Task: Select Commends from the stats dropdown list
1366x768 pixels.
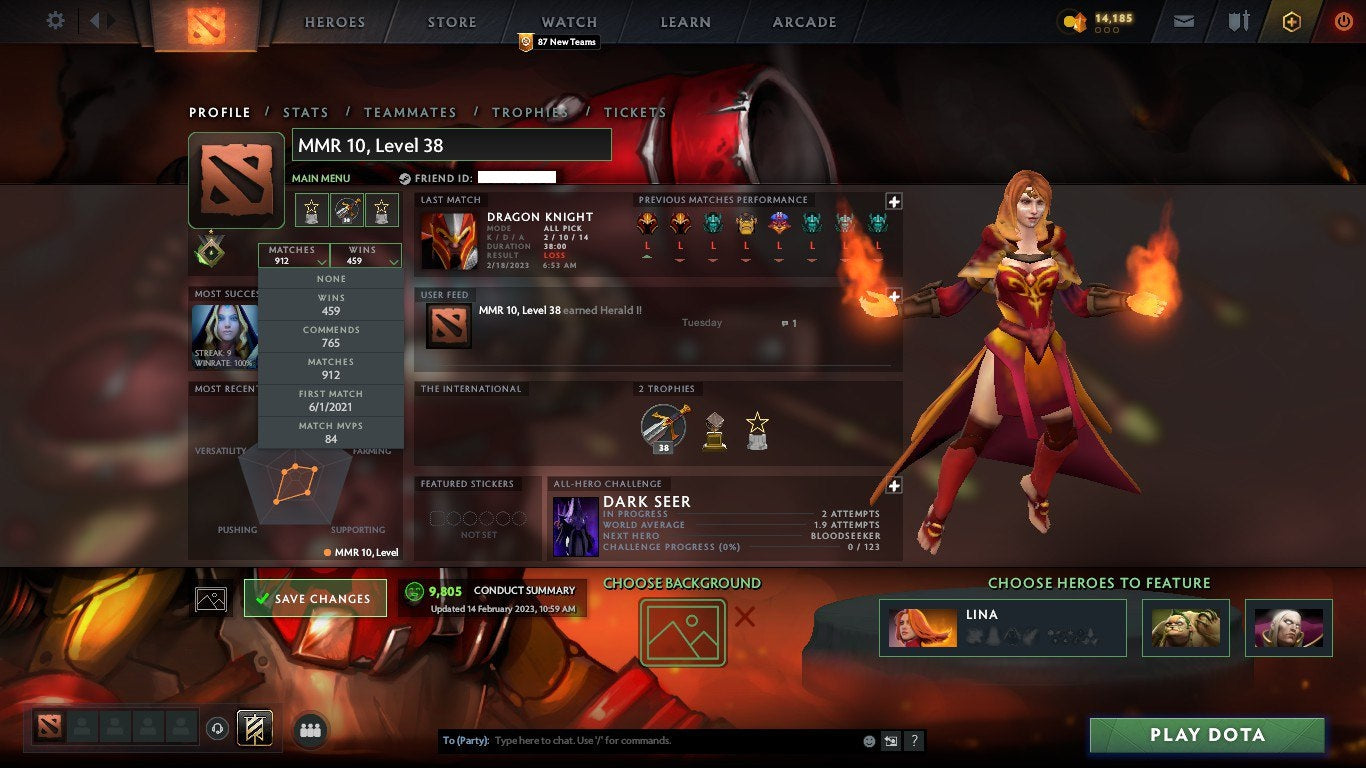Action: pyautogui.click(x=330, y=334)
